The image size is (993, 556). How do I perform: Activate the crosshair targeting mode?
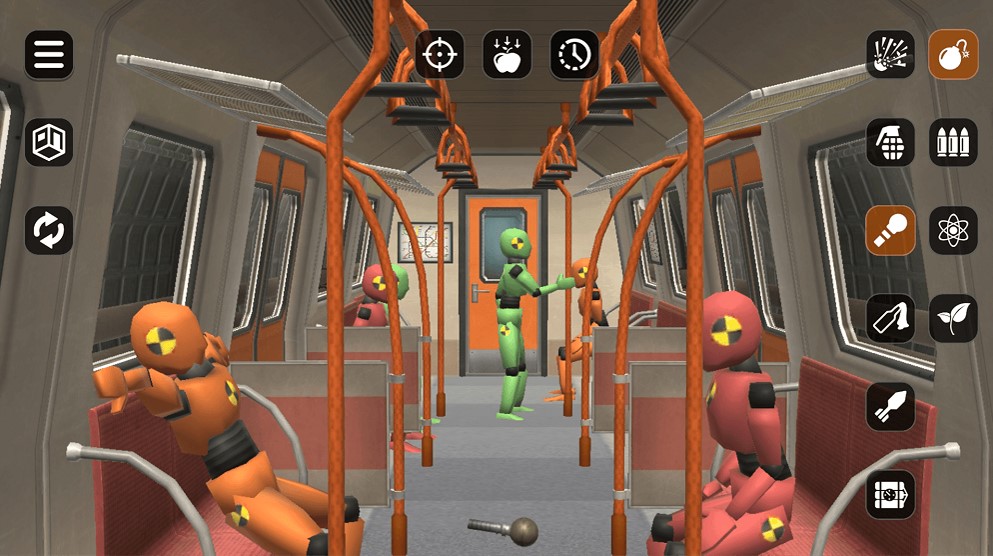pyautogui.click(x=440, y=55)
